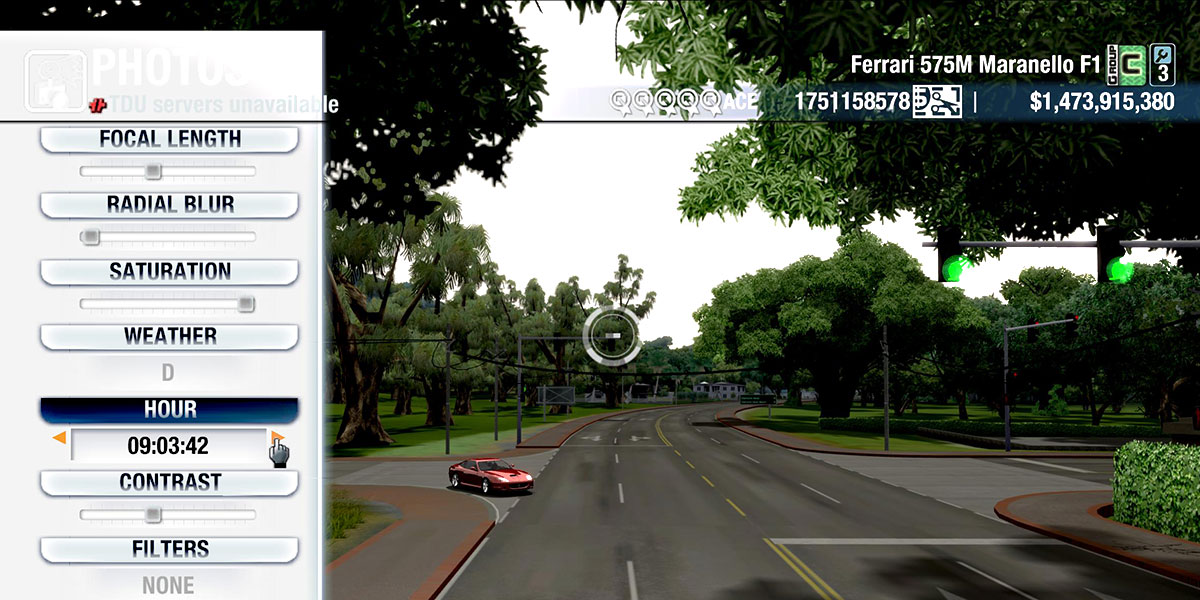Image resolution: width=1200 pixels, height=600 pixels.
Task: Click the Focal Length slider handle
Action: point(152,171)
